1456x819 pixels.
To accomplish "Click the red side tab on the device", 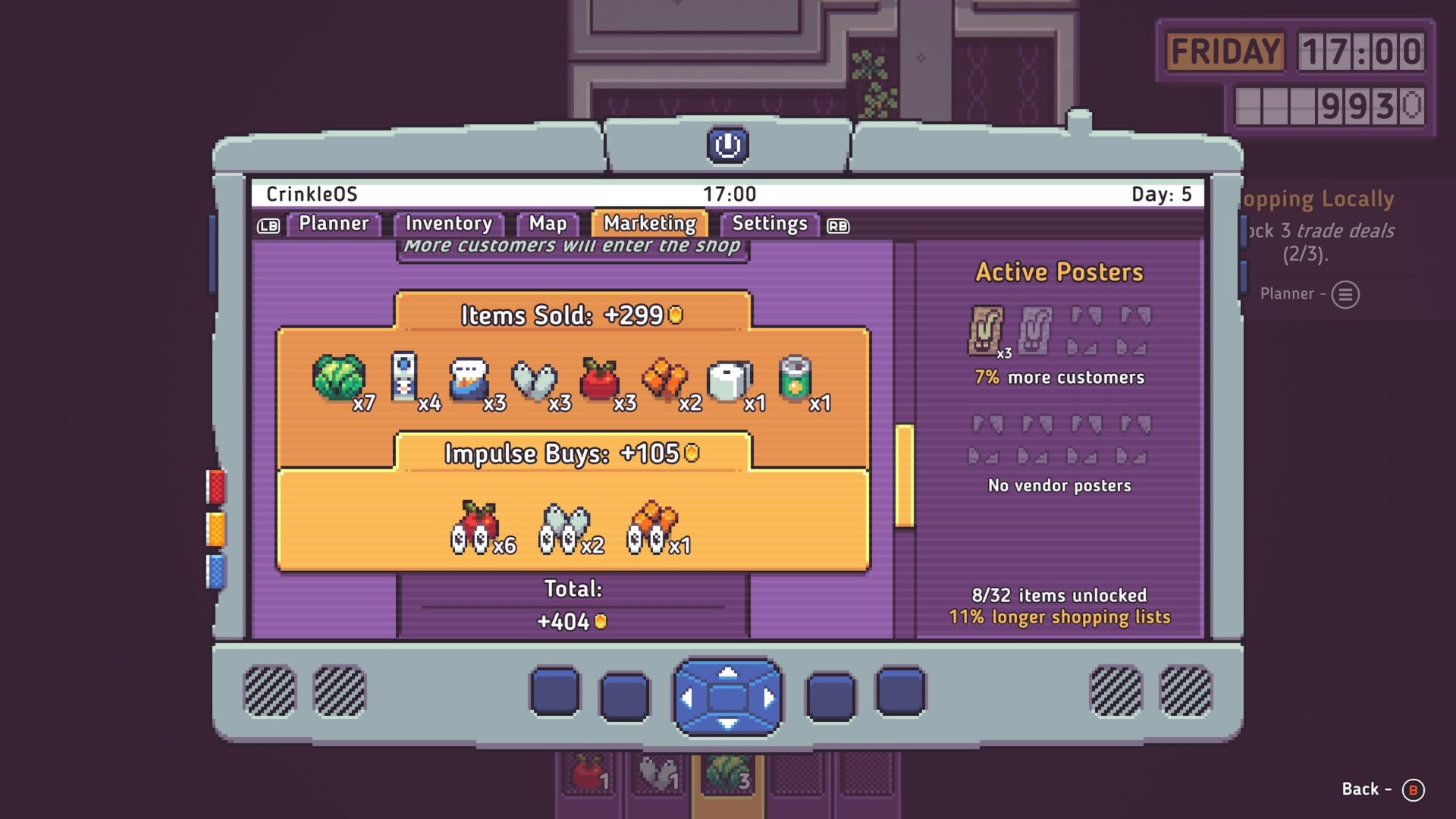I will point(216,486).
